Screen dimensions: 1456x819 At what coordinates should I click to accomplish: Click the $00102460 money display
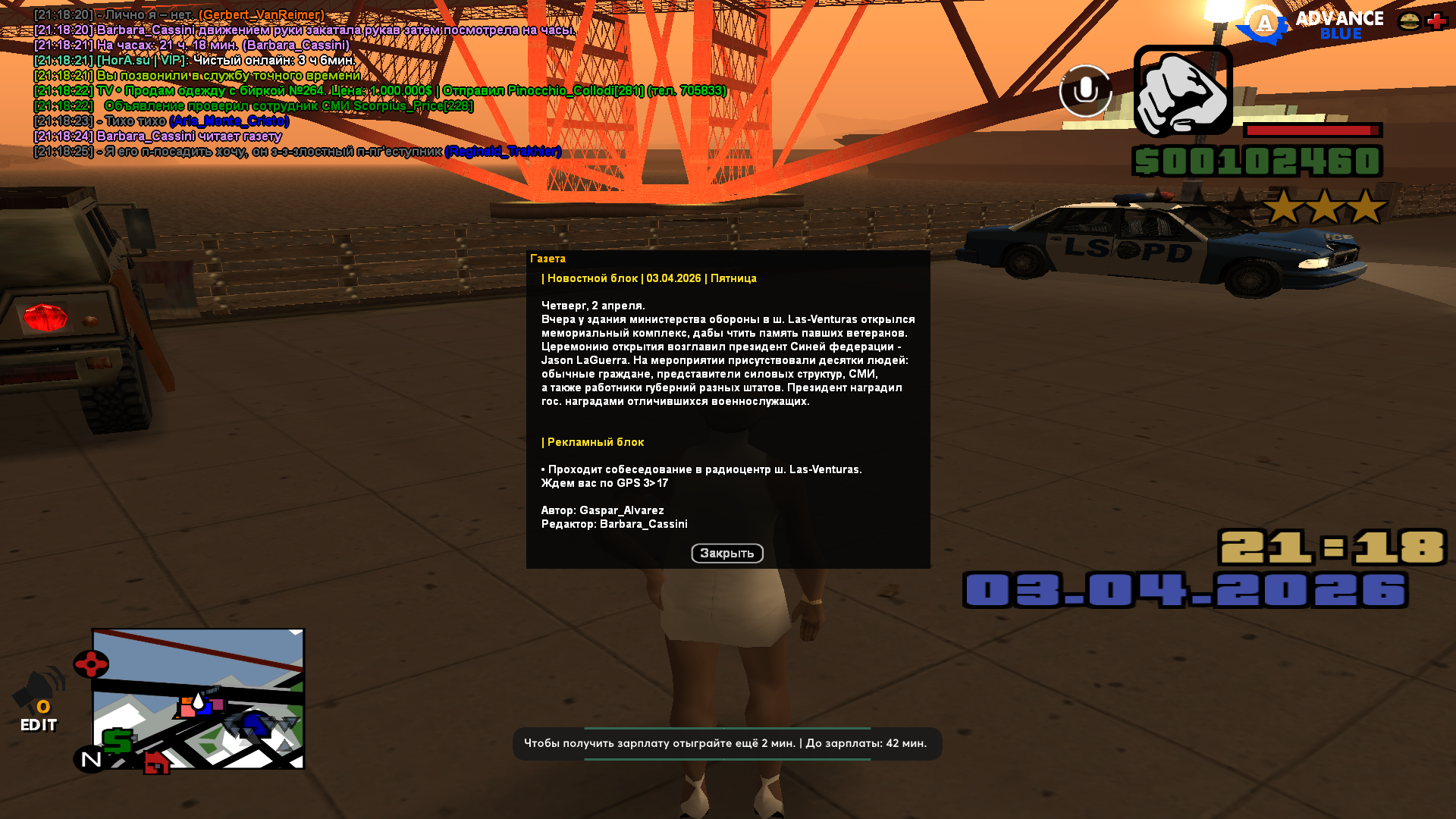click(x=1259, y=161)
